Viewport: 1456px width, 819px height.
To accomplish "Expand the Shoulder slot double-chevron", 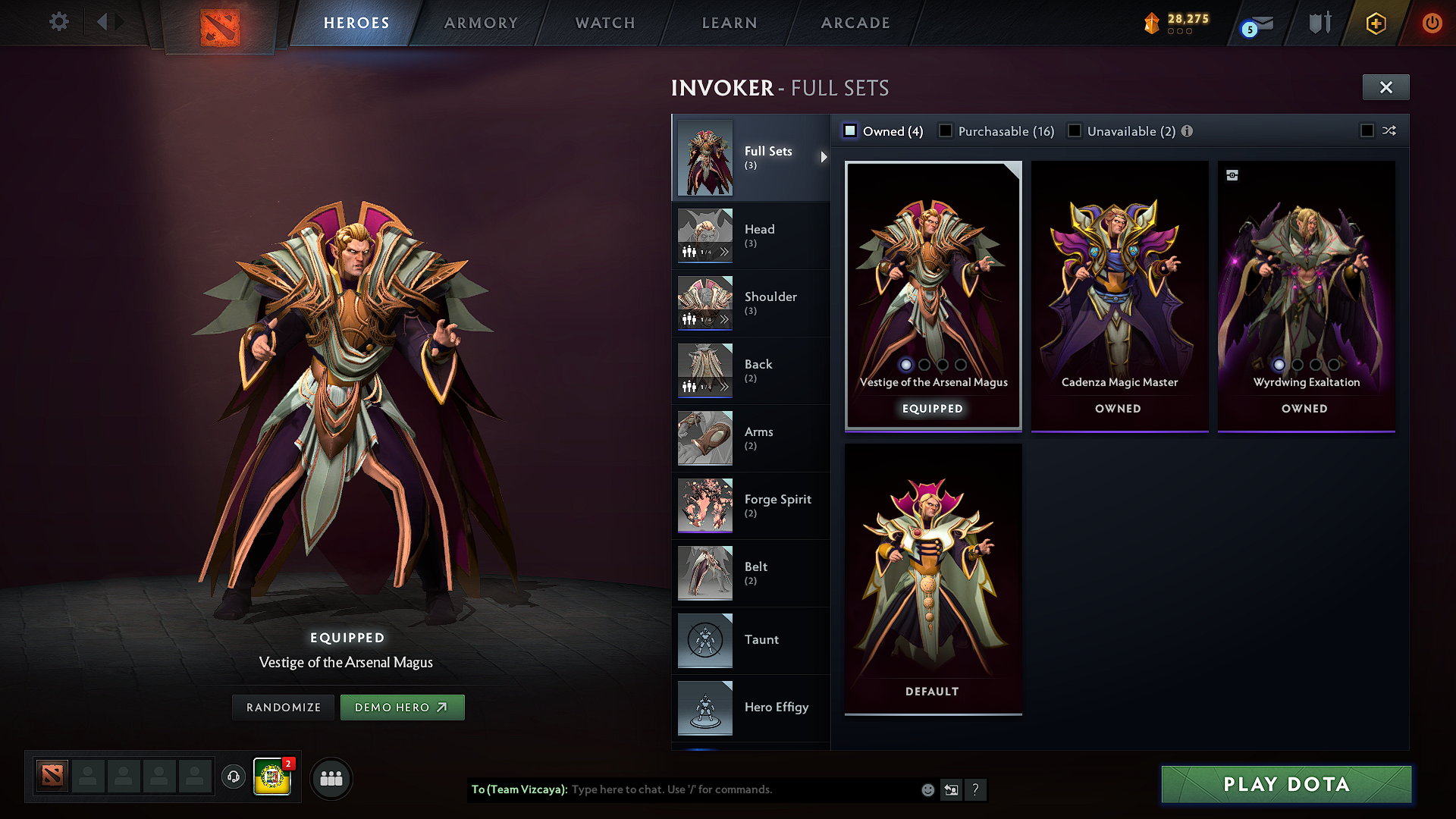I will pos(725,320).
